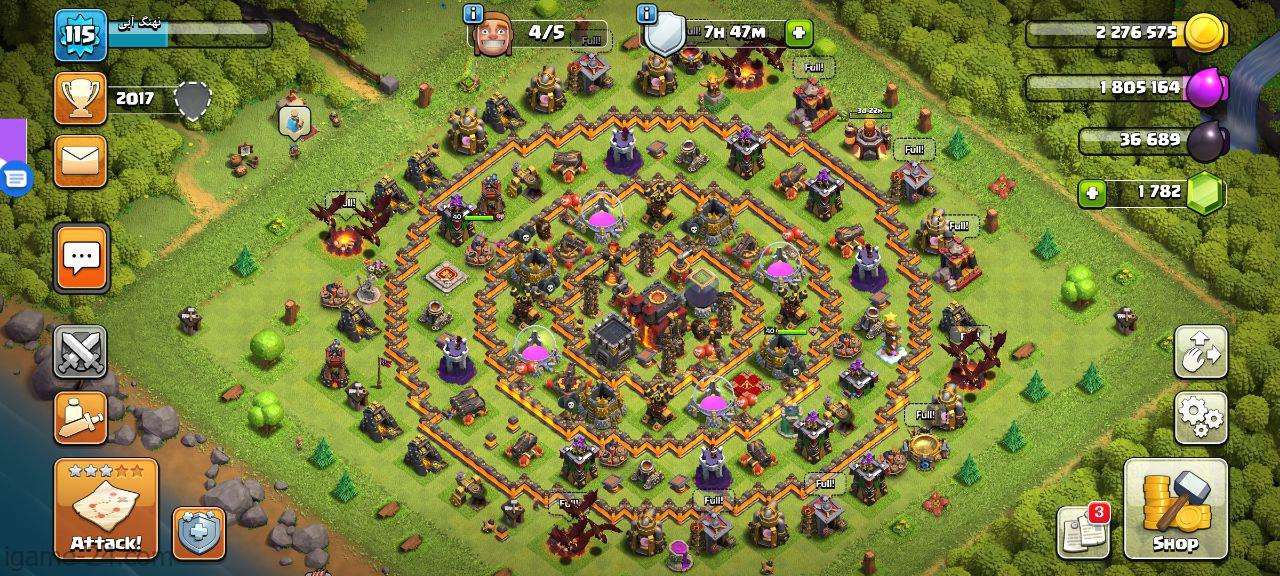Viewport: 1280px width, 576px height.
Task: Click the level 115 experience badge
Action: pos(80,36)
